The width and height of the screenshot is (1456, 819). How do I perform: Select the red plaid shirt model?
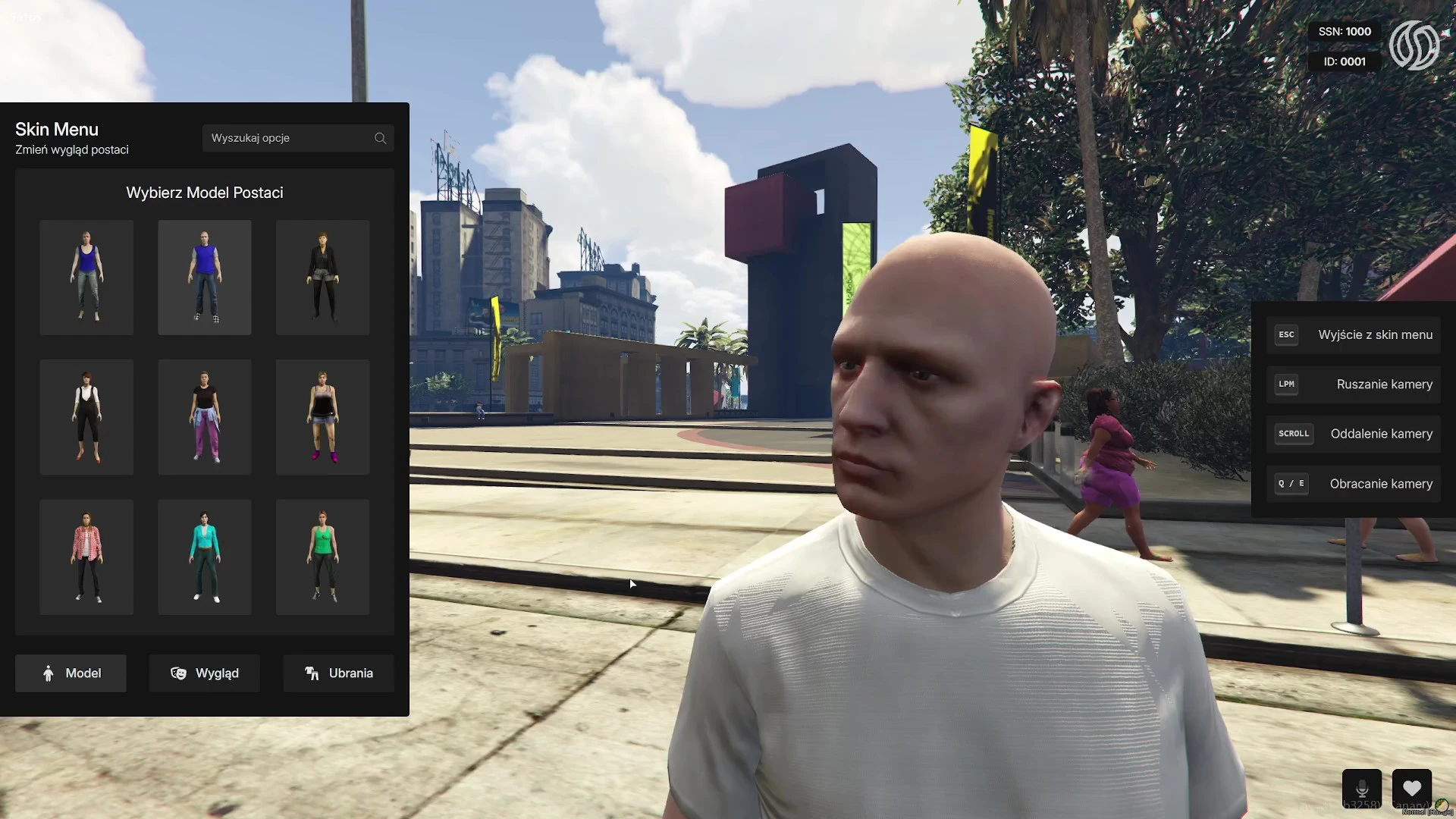tap(86, 557)
